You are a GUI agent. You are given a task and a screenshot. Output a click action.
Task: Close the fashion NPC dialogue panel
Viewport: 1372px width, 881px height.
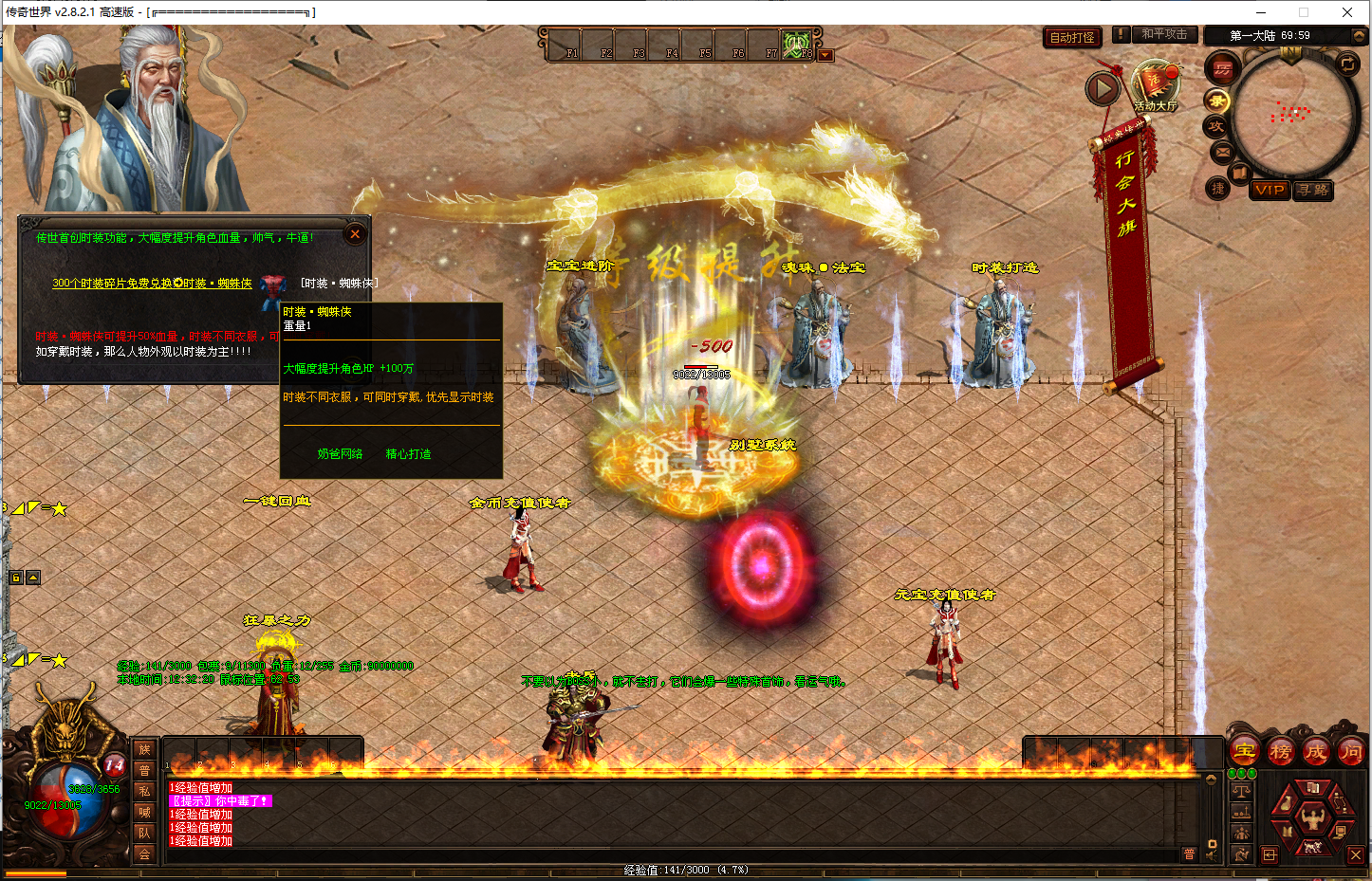click(355, 234)
